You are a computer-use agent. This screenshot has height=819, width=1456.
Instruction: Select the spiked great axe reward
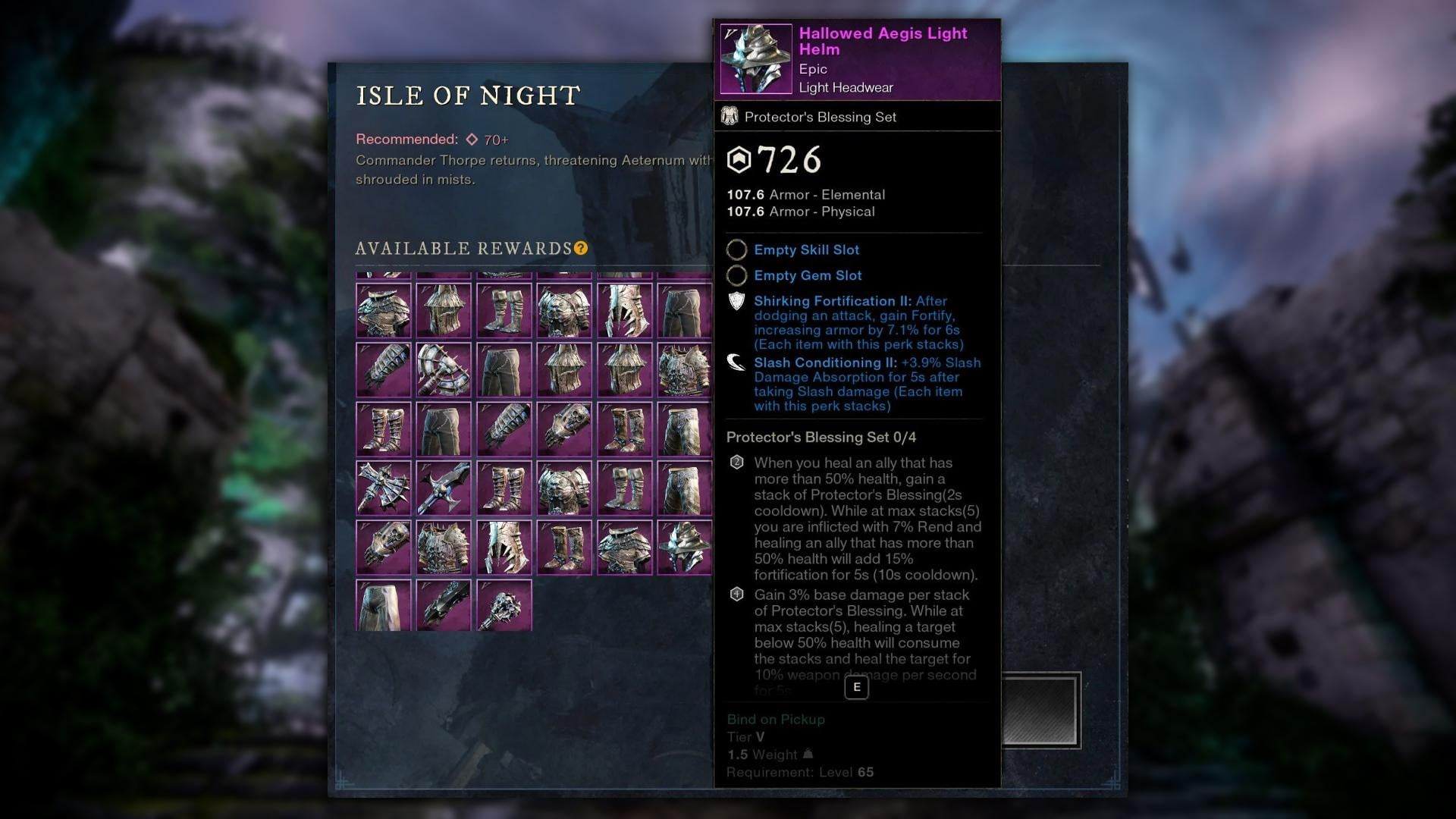444,369
